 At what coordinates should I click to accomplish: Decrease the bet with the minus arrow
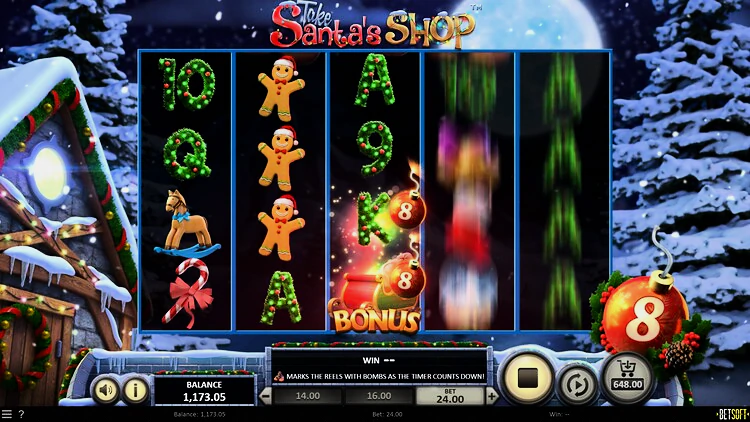[265, 396]
